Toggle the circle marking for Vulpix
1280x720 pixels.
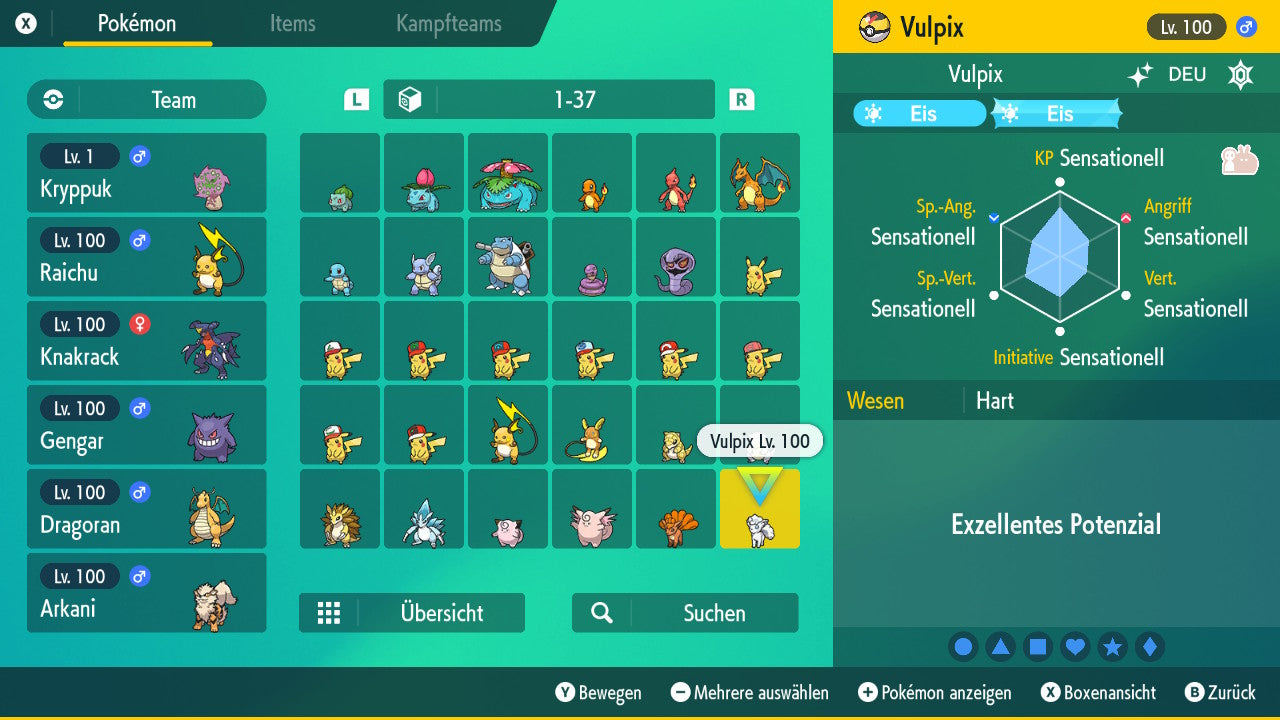[x=963, y=646]
